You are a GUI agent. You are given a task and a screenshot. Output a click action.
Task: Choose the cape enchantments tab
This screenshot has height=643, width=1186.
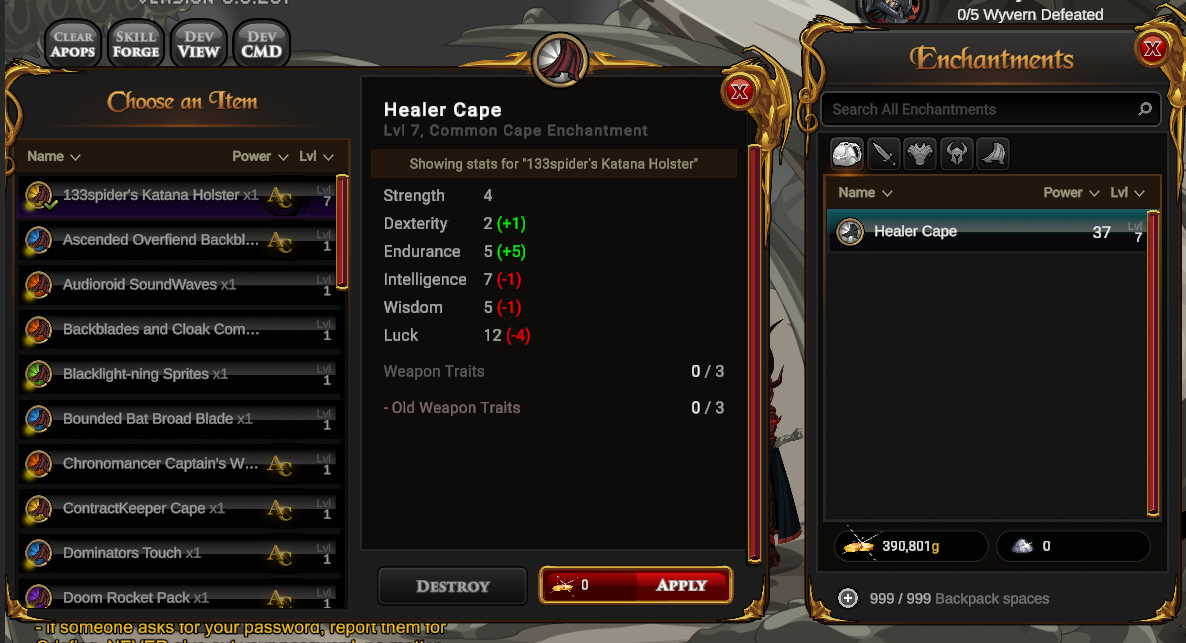click(992, 154)
